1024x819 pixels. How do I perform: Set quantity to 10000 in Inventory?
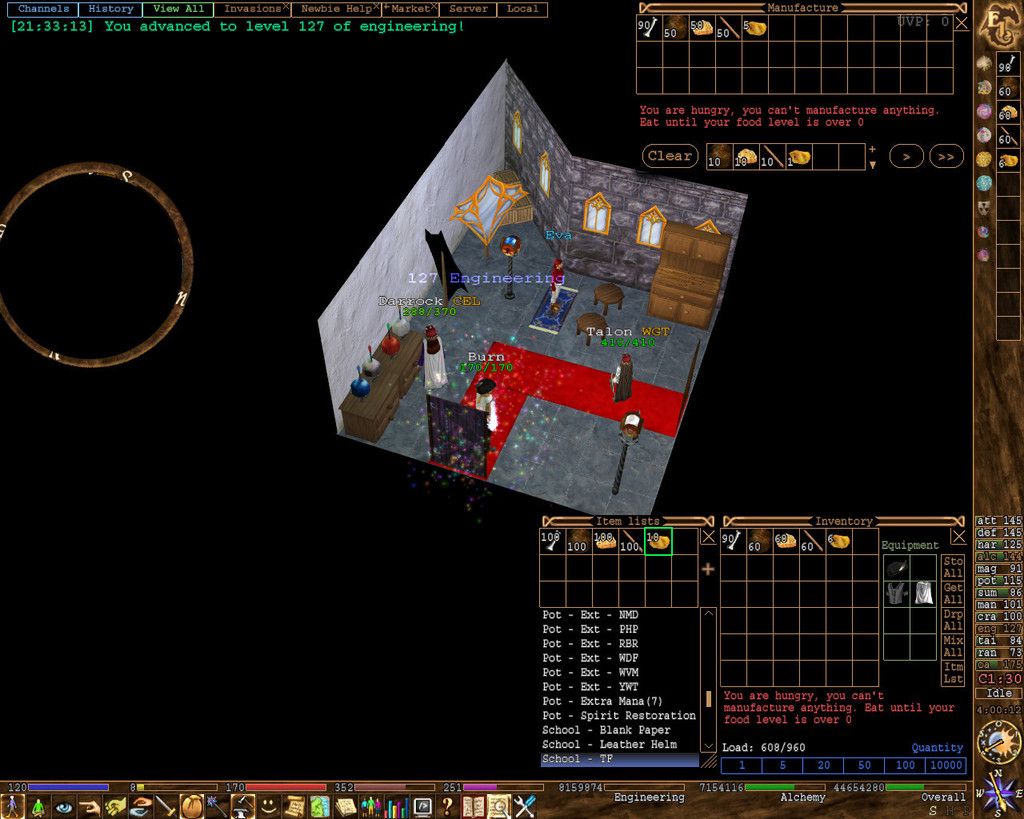coord(945,765)
